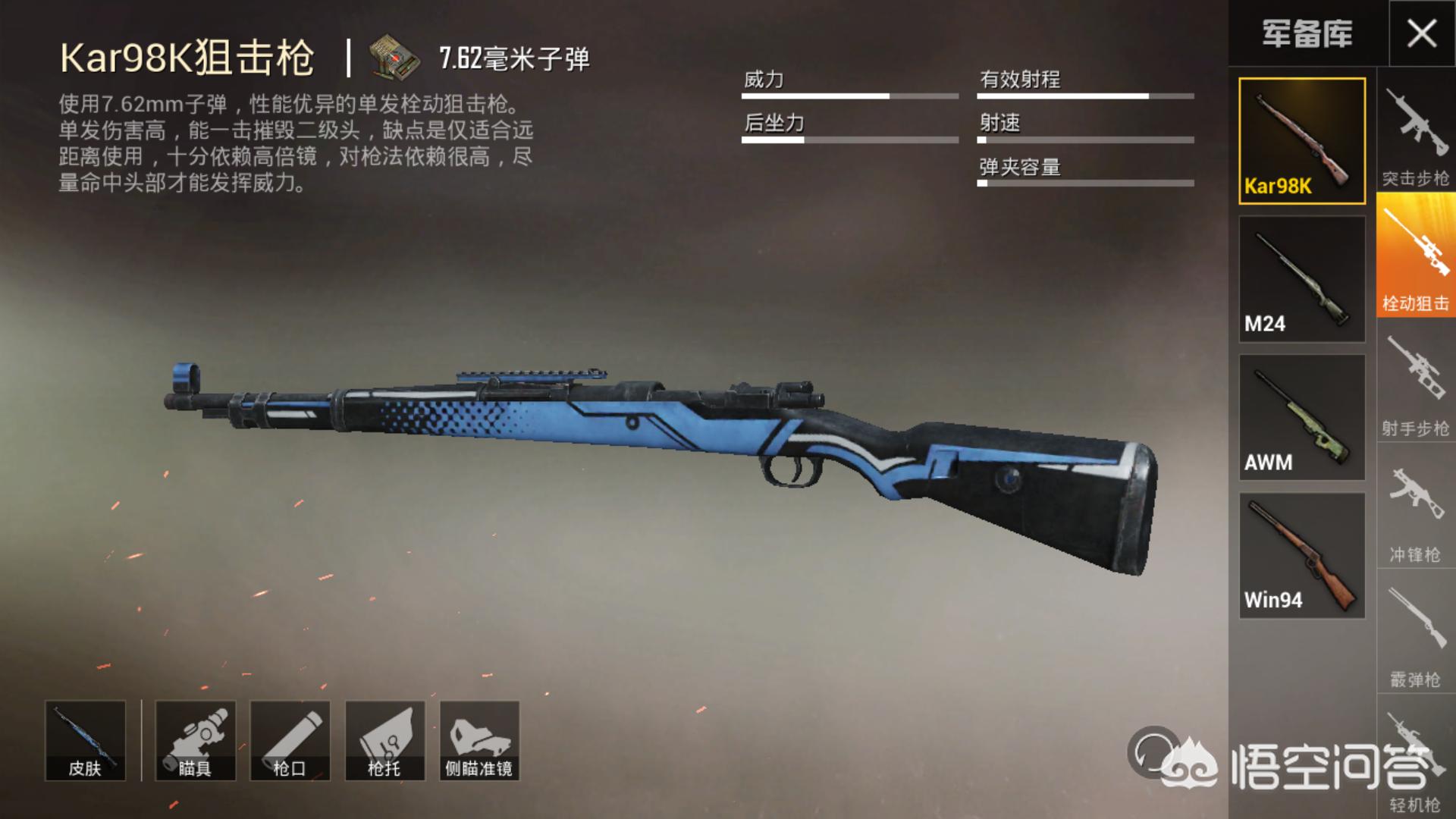Open the 栓动狙击 bolt-action sniper category
The height and width of the screenshot is (819, 1456).
pos(1415,258)
